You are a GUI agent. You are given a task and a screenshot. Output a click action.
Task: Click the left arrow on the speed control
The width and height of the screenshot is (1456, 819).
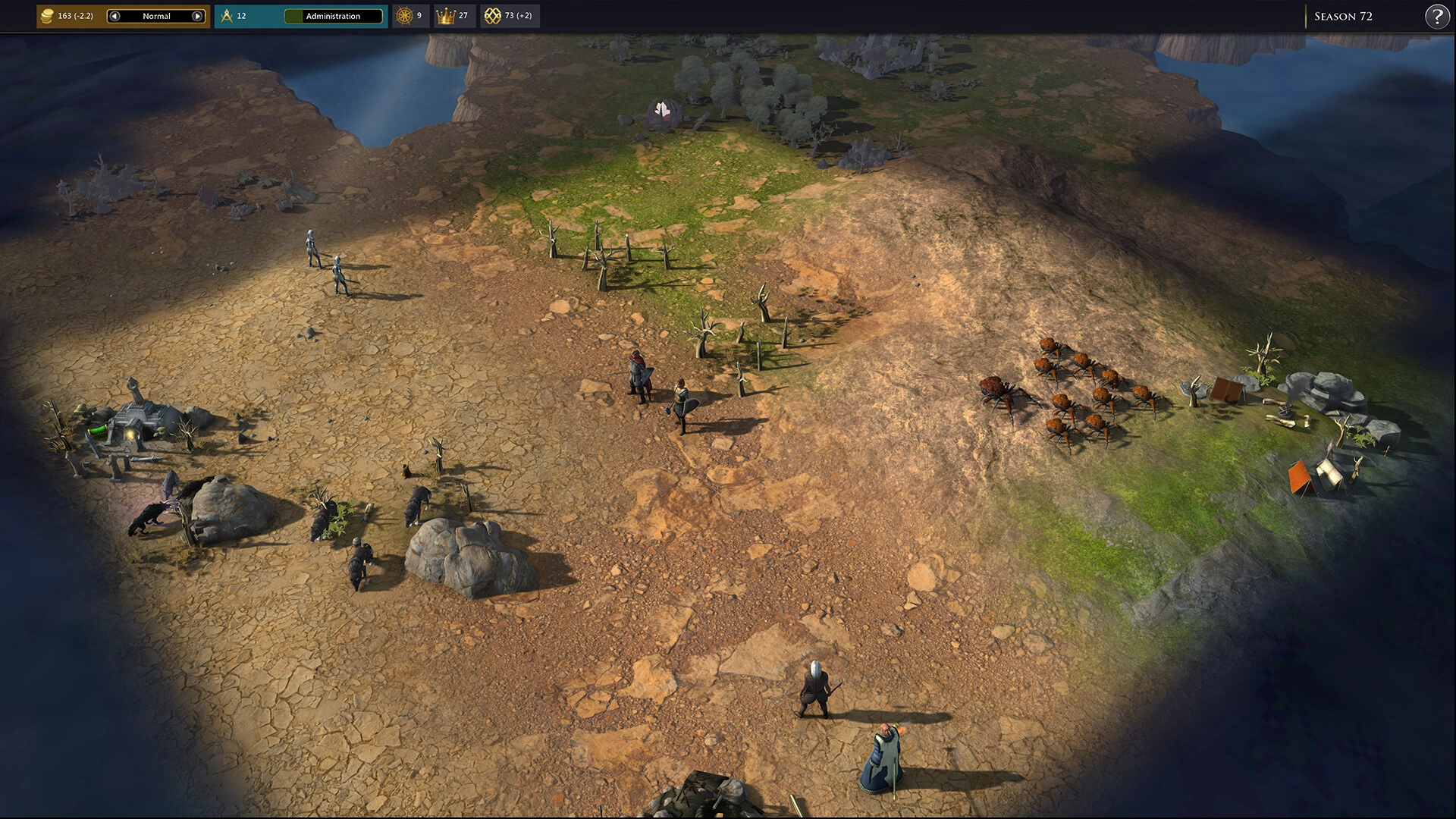114,15
